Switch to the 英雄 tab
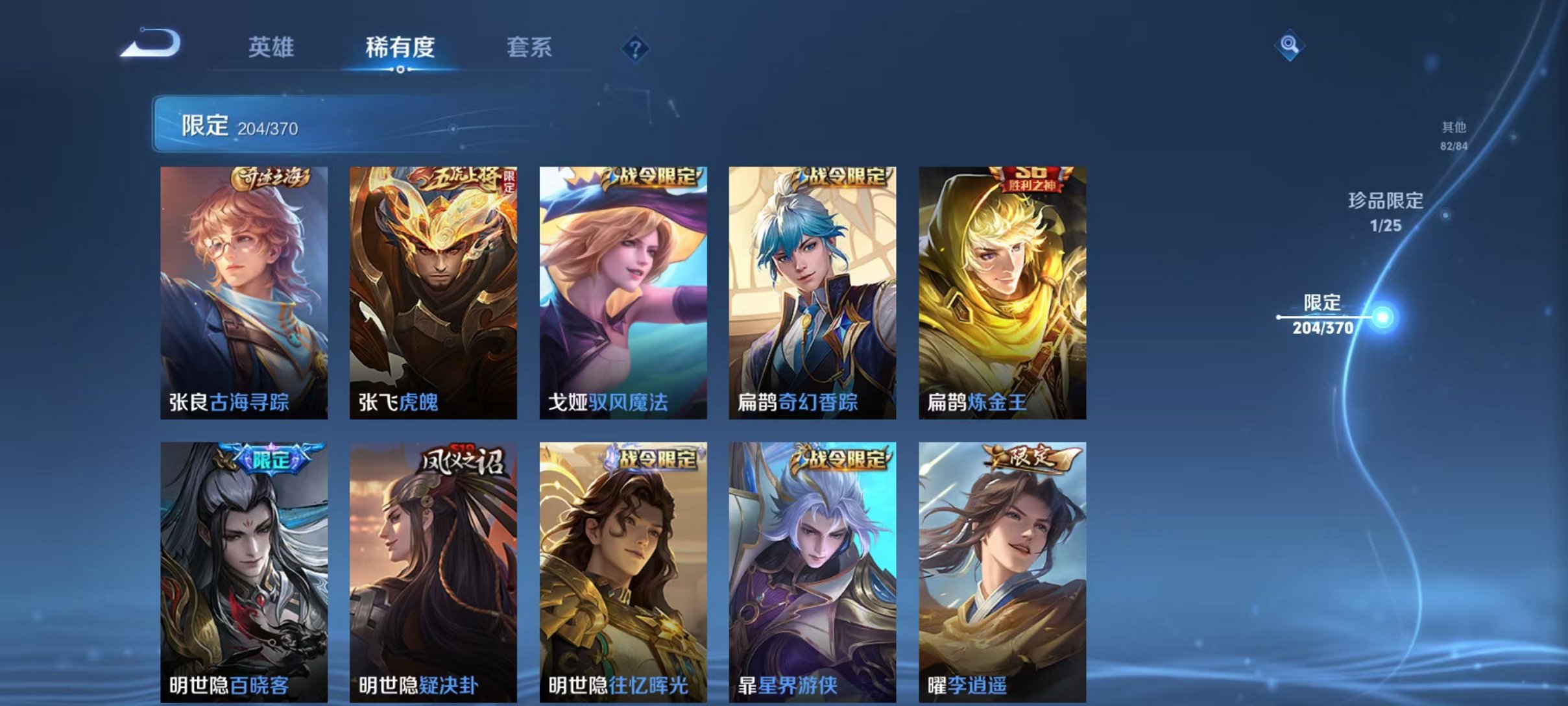The height and width of the screenshot is (706, 1568). (272, 49)
